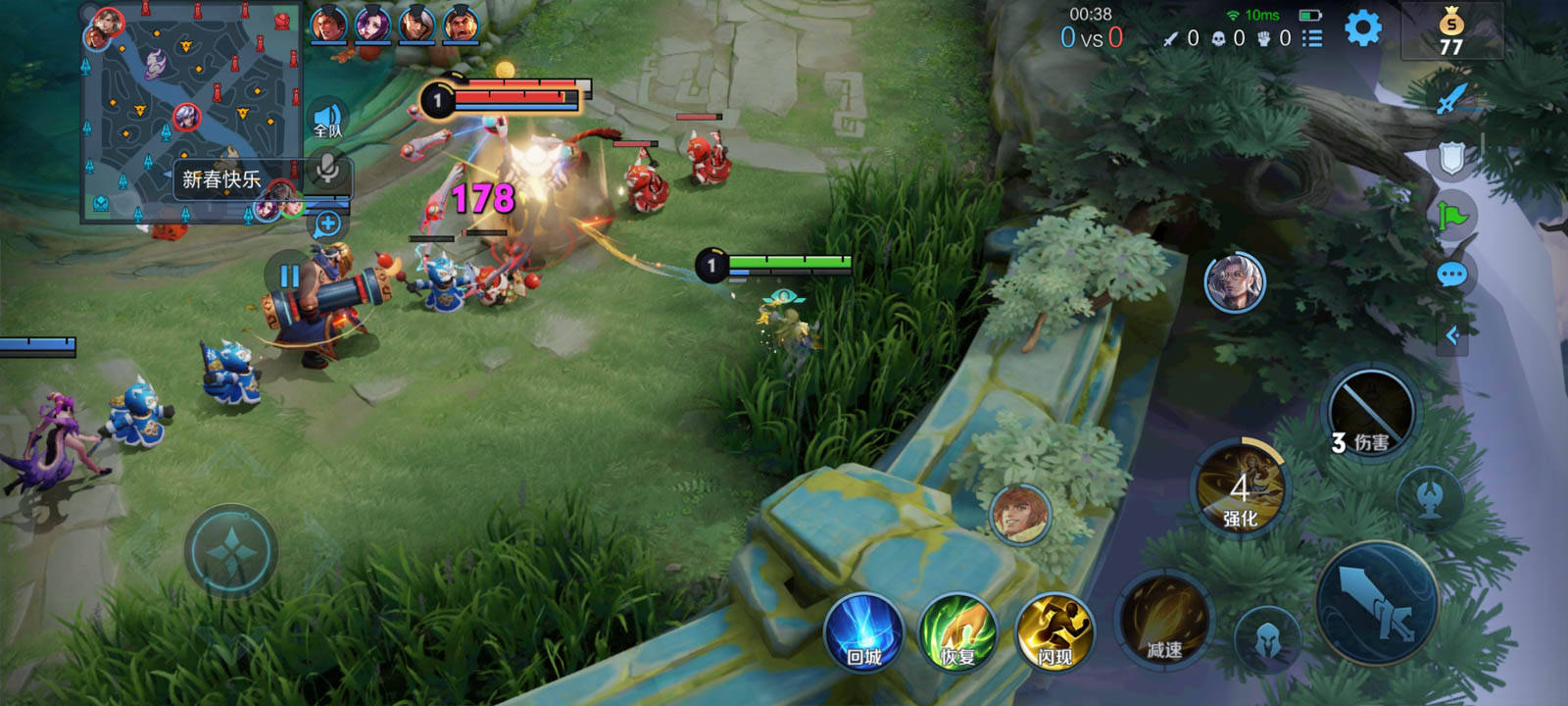Use the 恢复 heal ability

(x=958, y=632)
